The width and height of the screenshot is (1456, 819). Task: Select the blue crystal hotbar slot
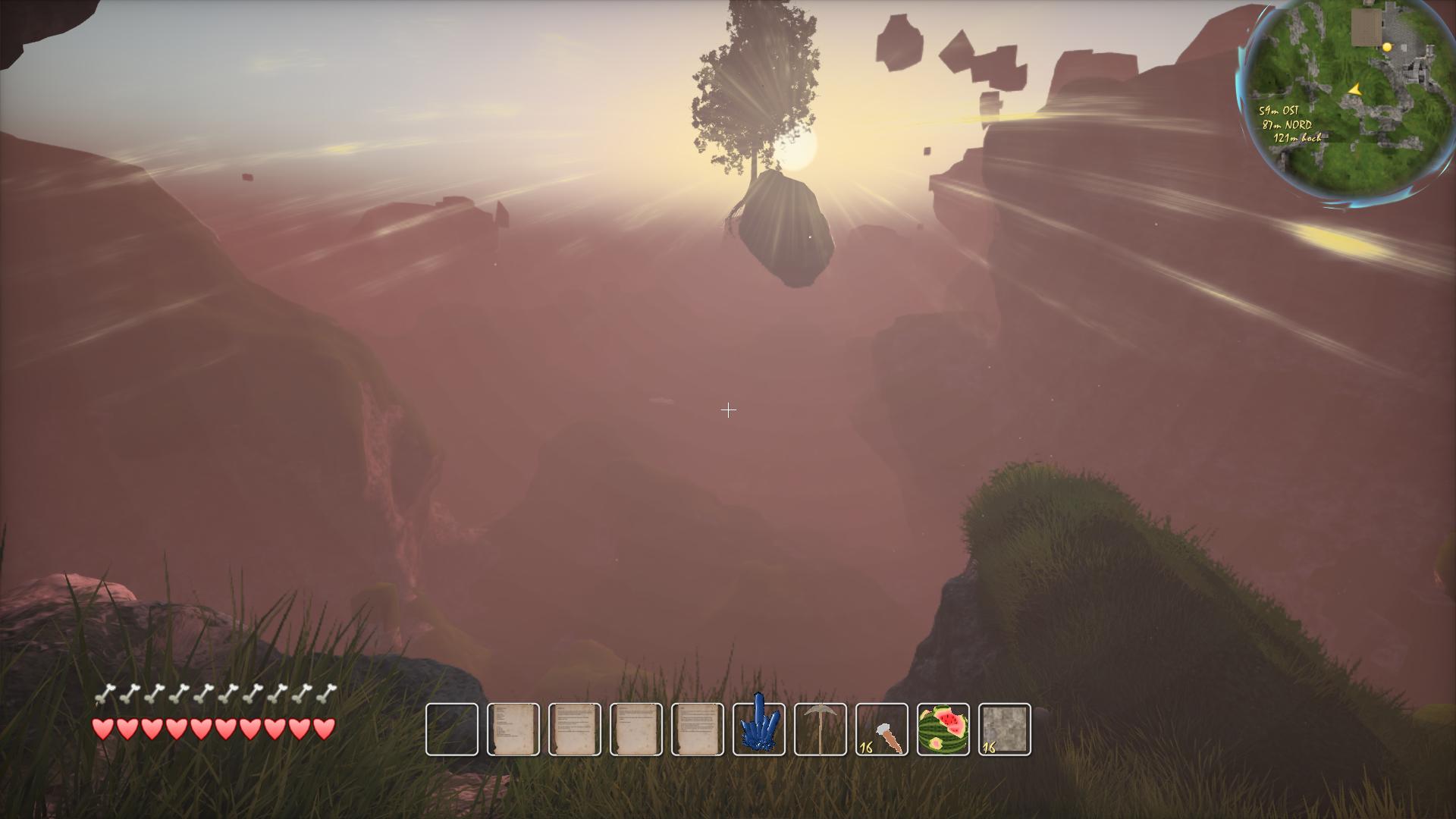(x=759, y=730)
